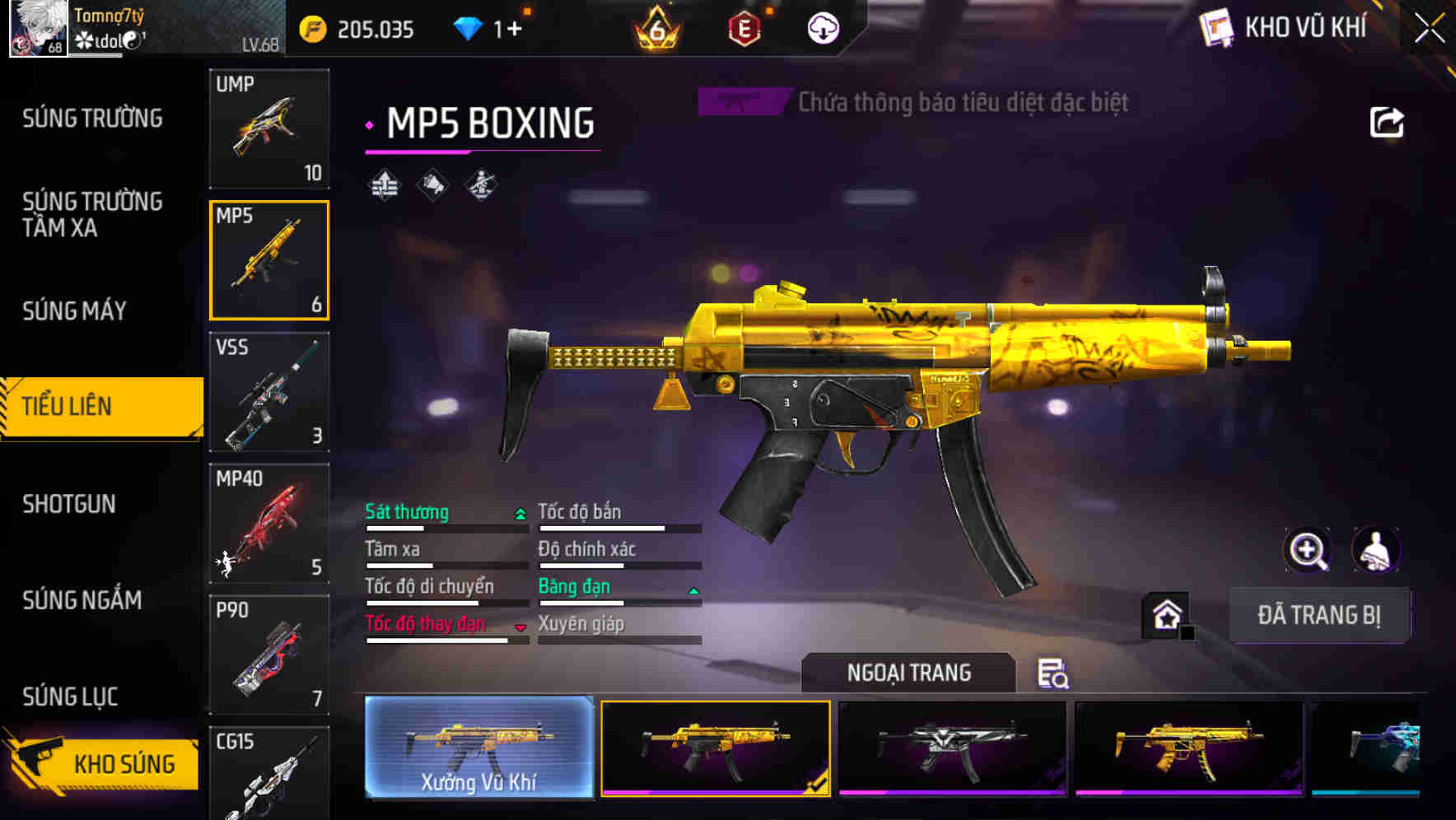The width and height of the screenshot is (1456, 820).
Task: Click the home star favorite icon
Action: coord(1164,614)
